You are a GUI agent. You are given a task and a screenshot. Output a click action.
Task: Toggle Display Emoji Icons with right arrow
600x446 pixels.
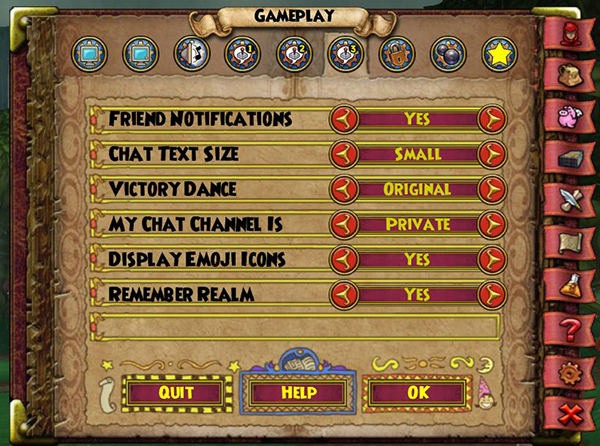490,259
